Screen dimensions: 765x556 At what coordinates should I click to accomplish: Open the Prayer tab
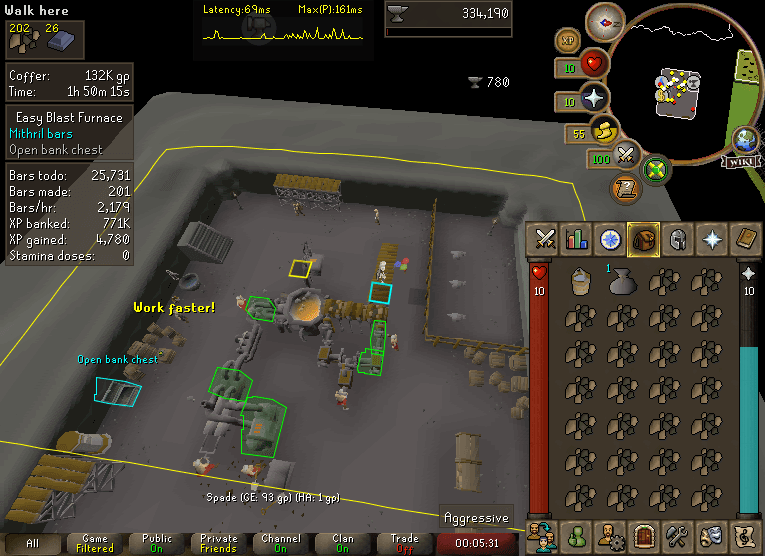click(x=710, y=239)
